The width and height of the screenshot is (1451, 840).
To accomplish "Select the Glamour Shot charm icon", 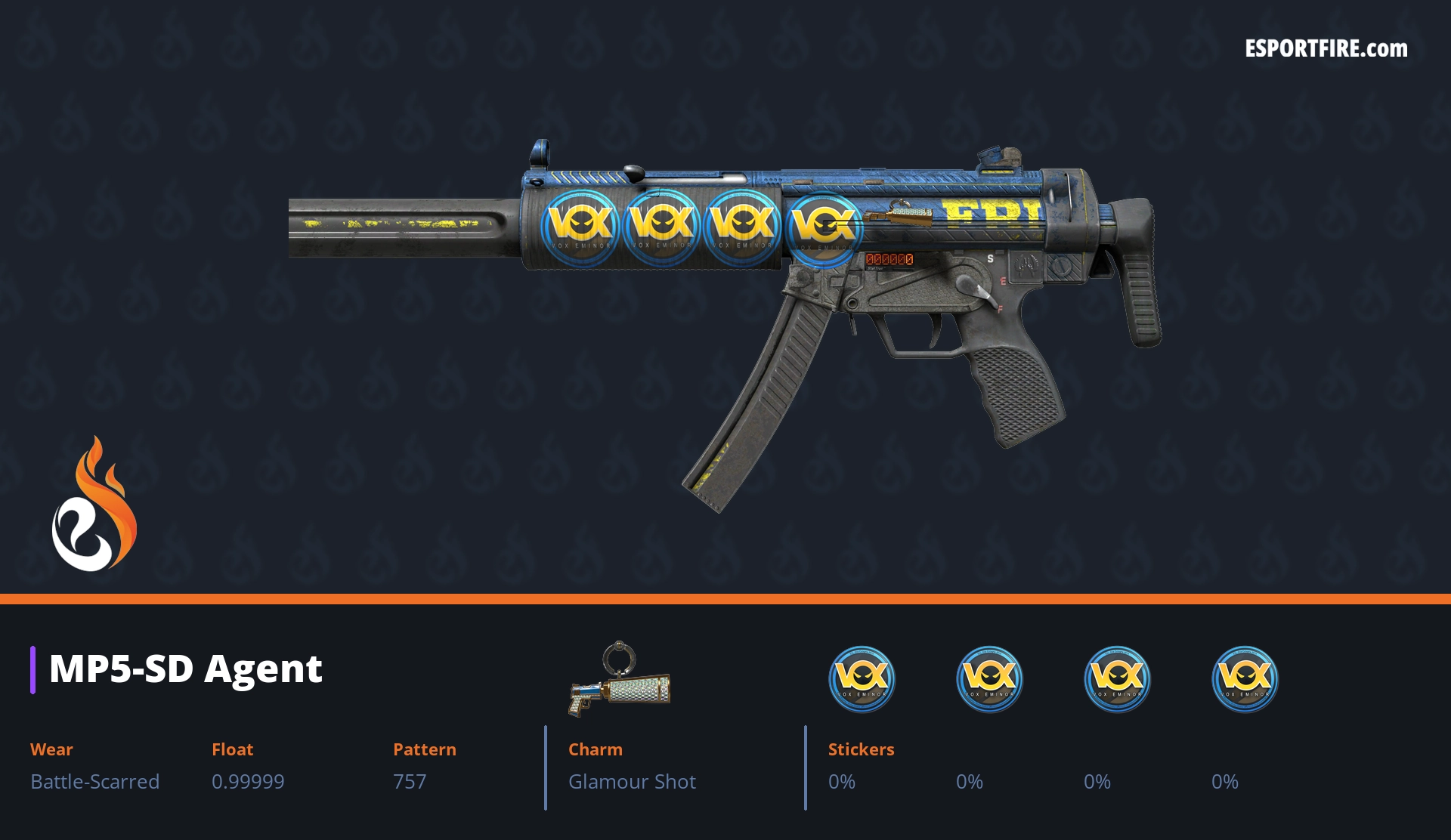I will [x=620, y=681].
